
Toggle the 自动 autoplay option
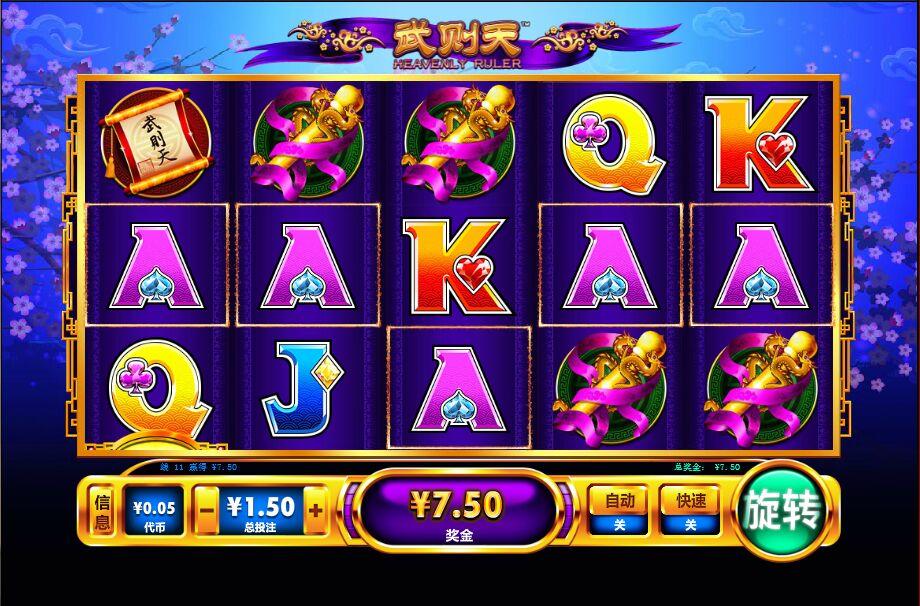618,510
